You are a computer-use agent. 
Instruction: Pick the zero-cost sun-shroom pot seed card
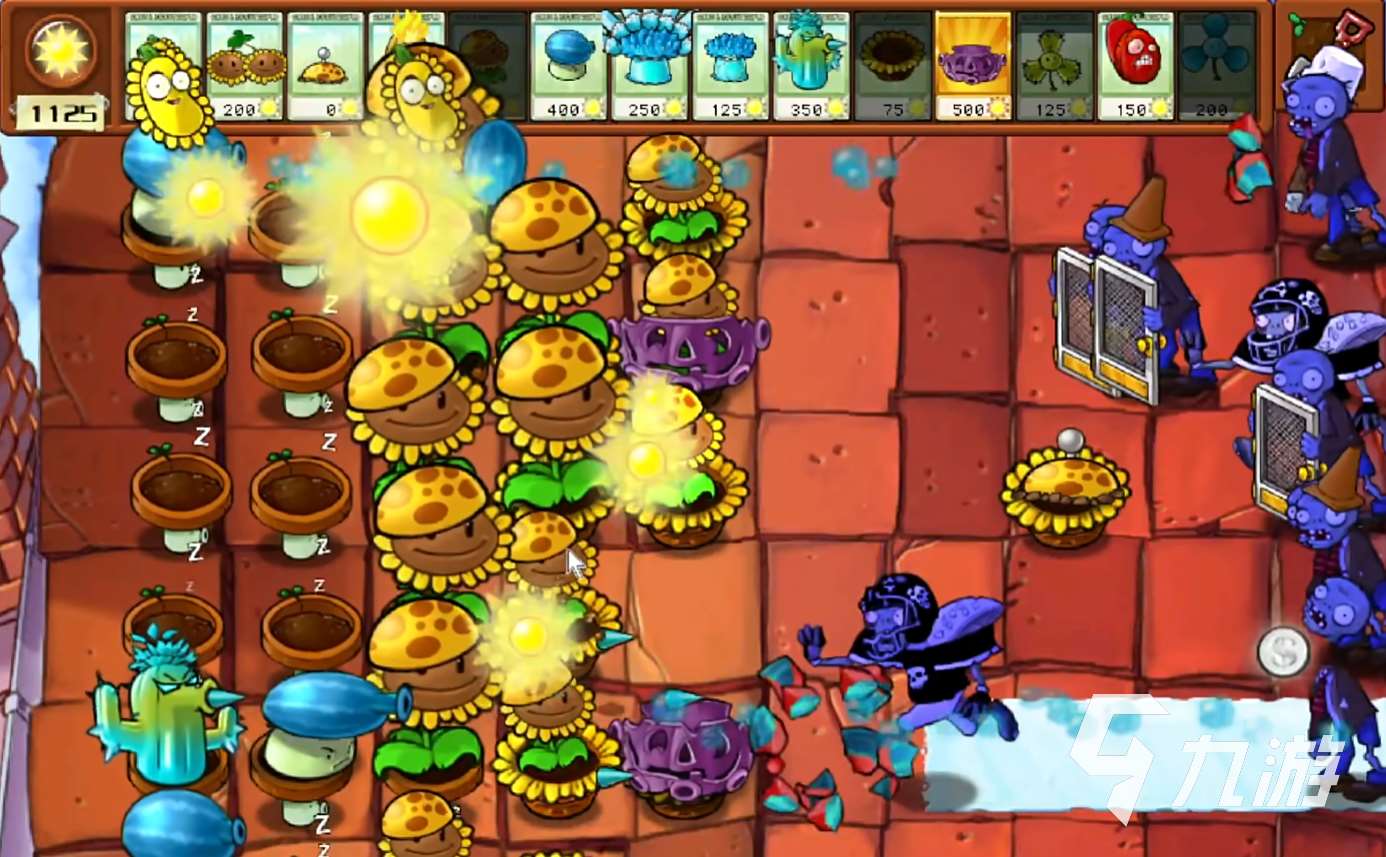[x=326, y=65]
